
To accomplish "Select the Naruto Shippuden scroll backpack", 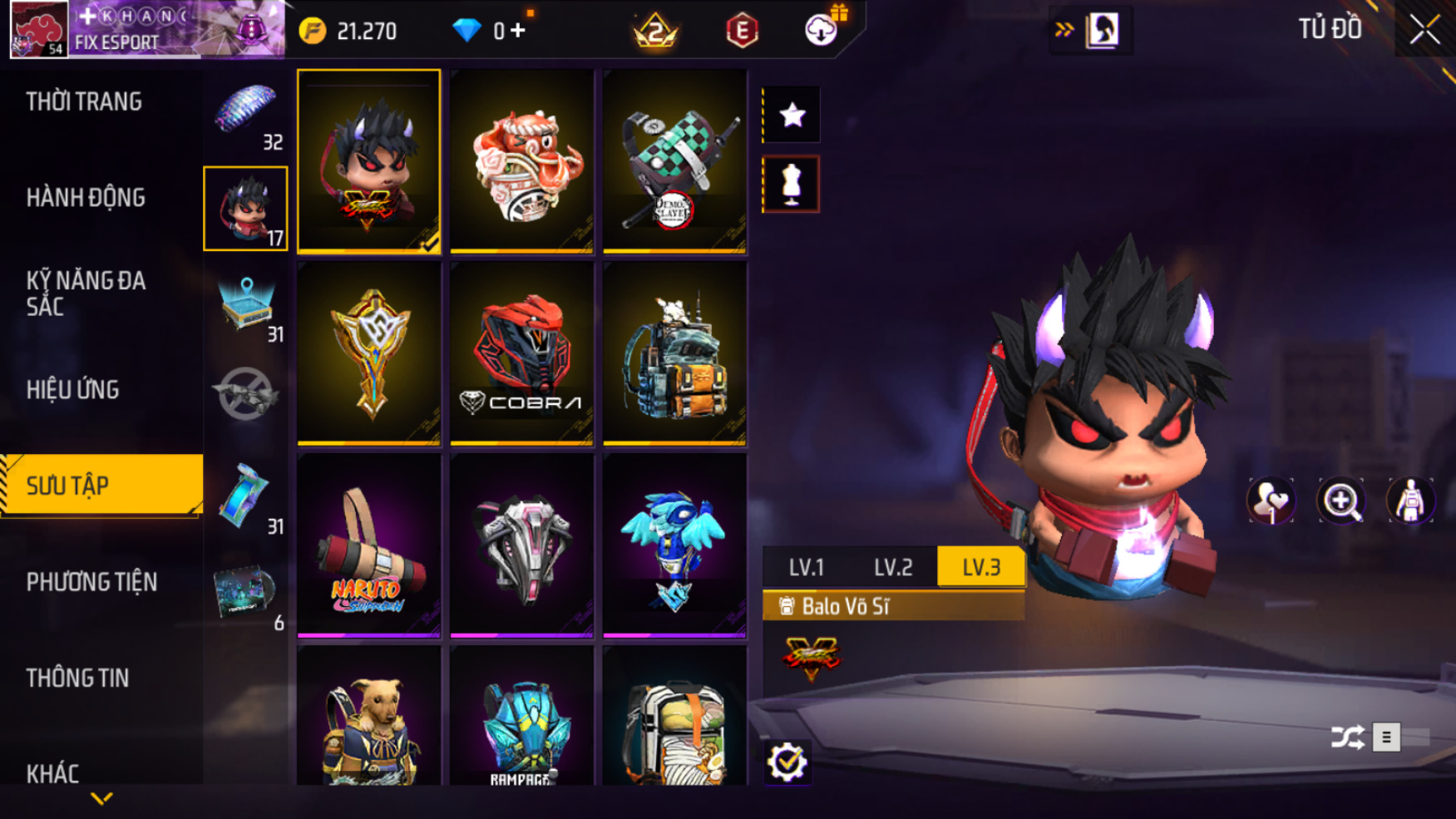I will click(368, 545).
